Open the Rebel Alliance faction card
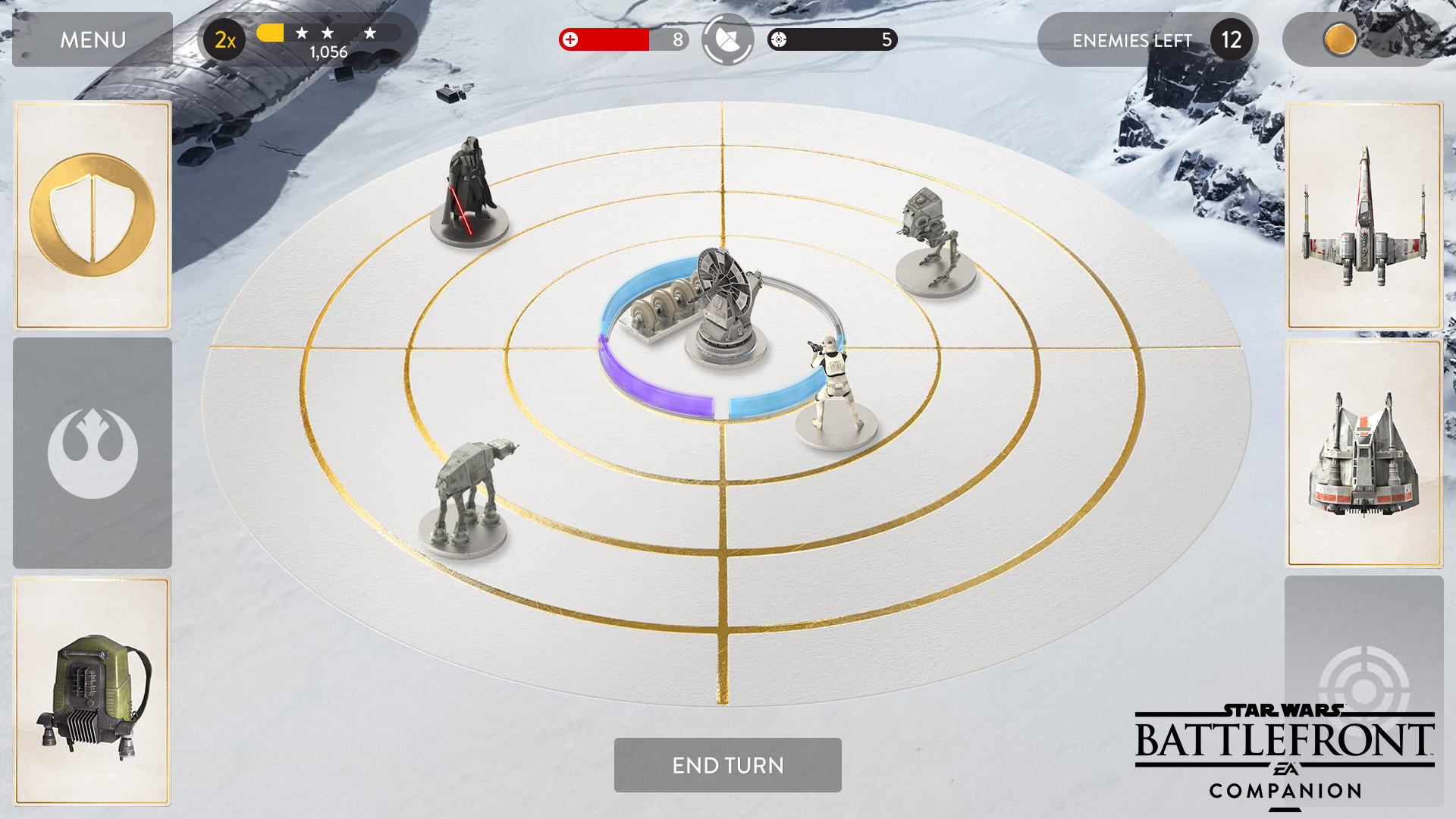The width and height of the screenshot is (1456, 819). [92, 453]
